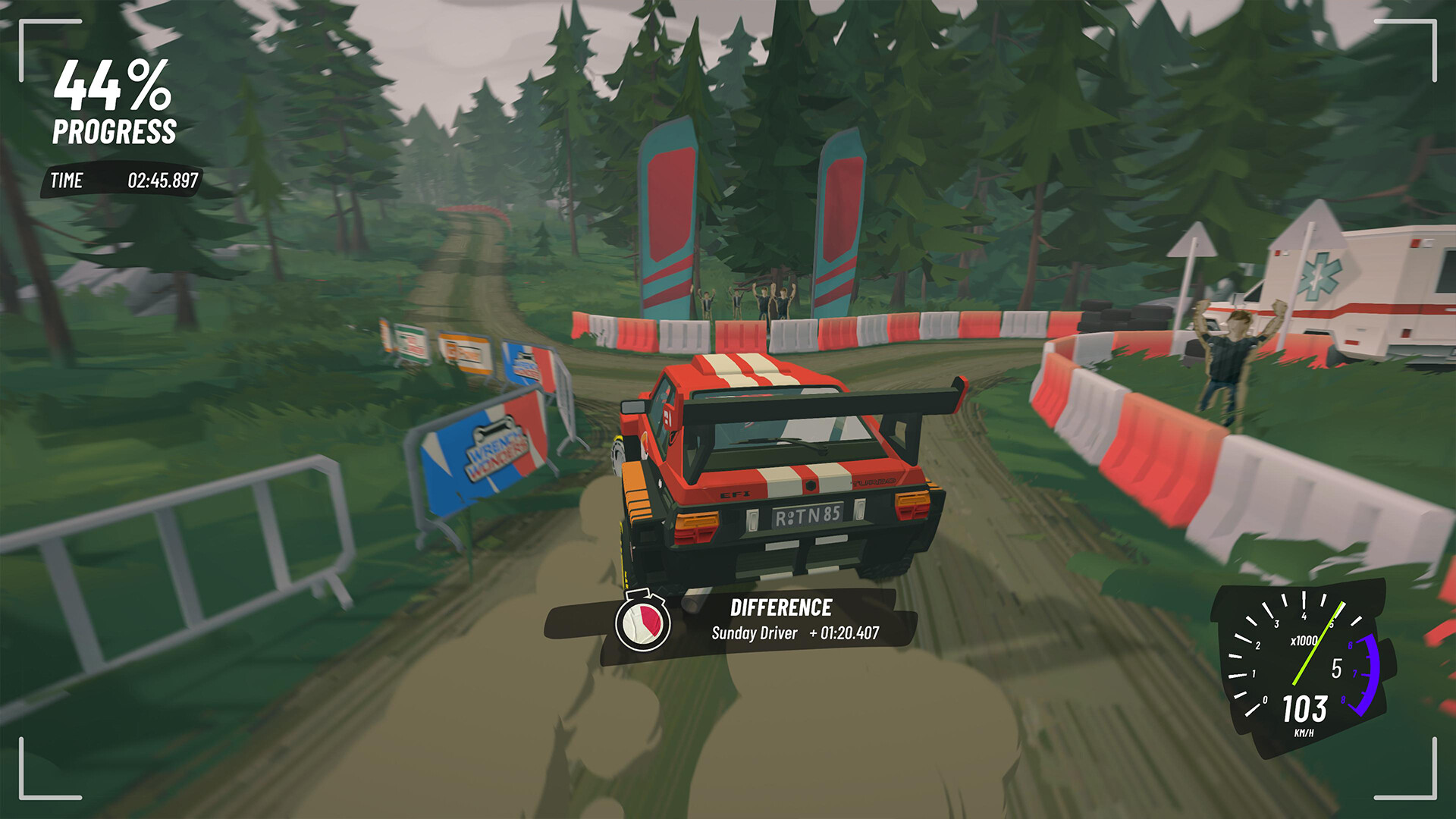Toggle the DIFFERENCE comparison panel

click(x=781, y=607)
